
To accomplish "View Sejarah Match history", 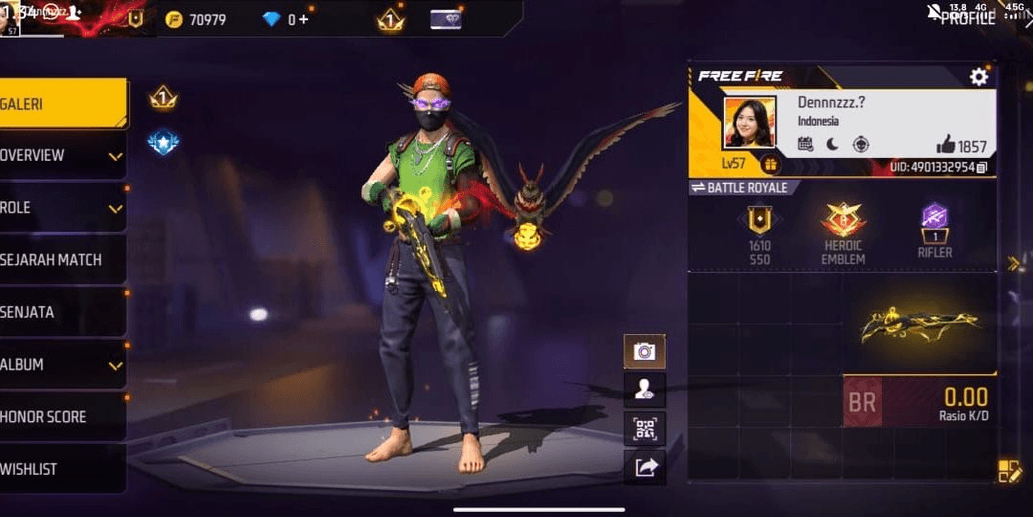I will coord(62,260).
